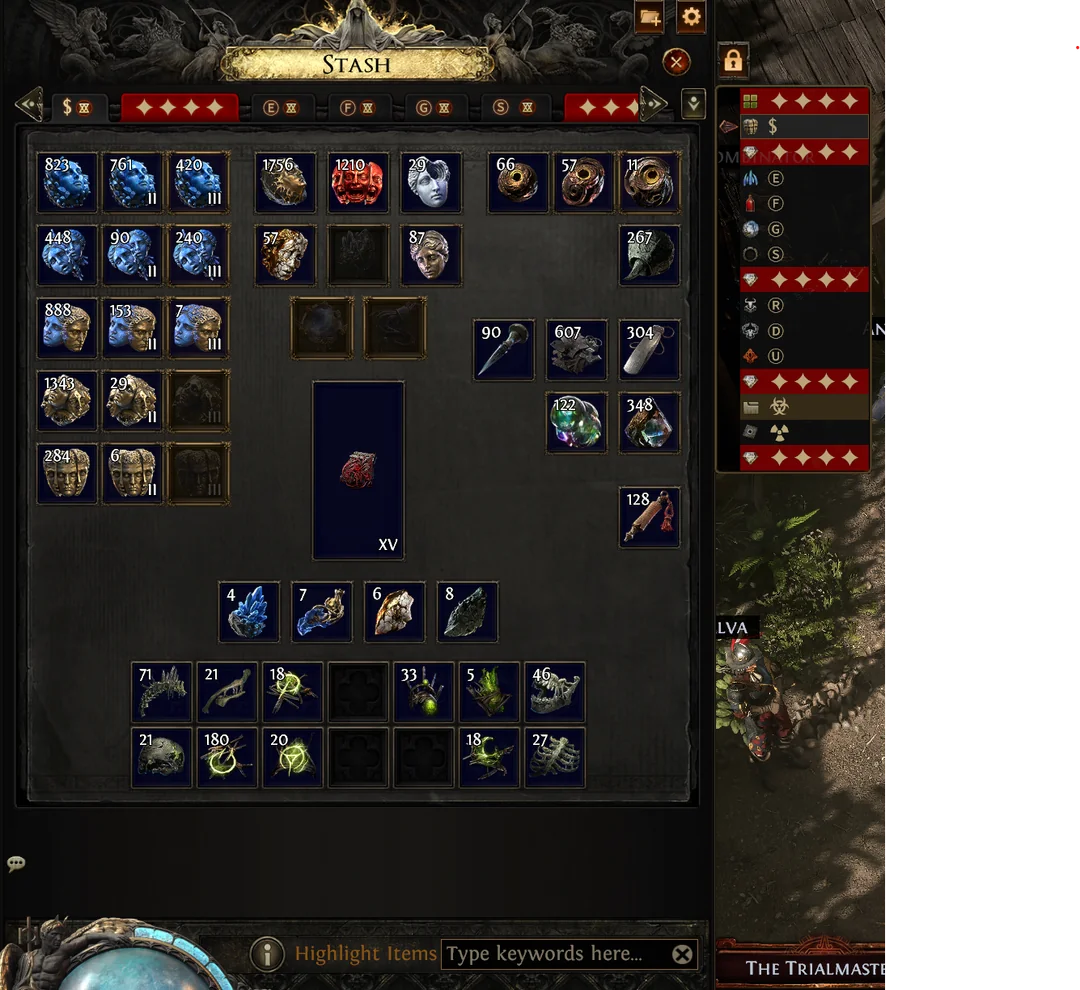This screenshot has width=1080, height=990.
Task: Focus the Highlight Items search field
Action: point(555,954)
